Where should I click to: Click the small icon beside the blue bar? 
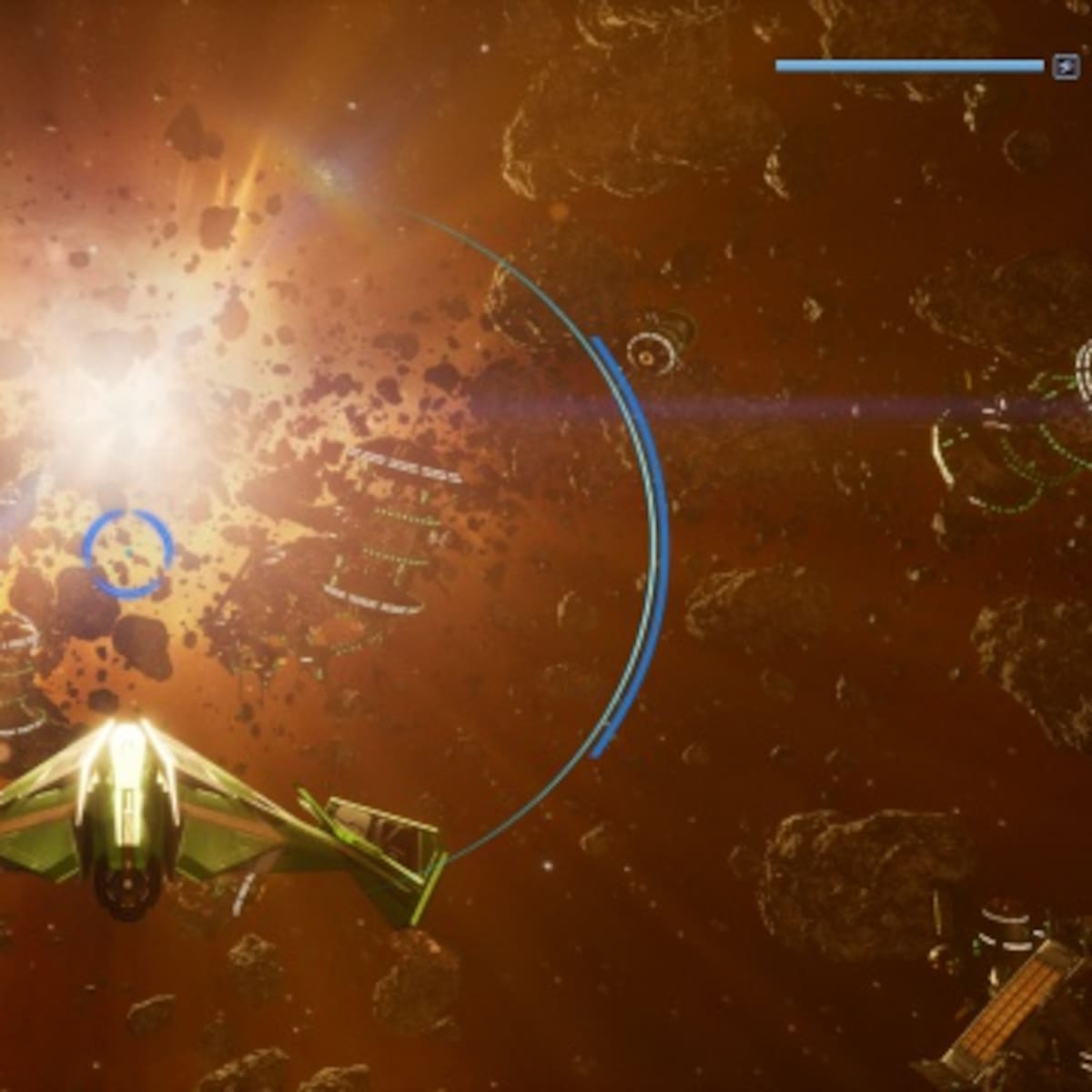coord(1066,66)
